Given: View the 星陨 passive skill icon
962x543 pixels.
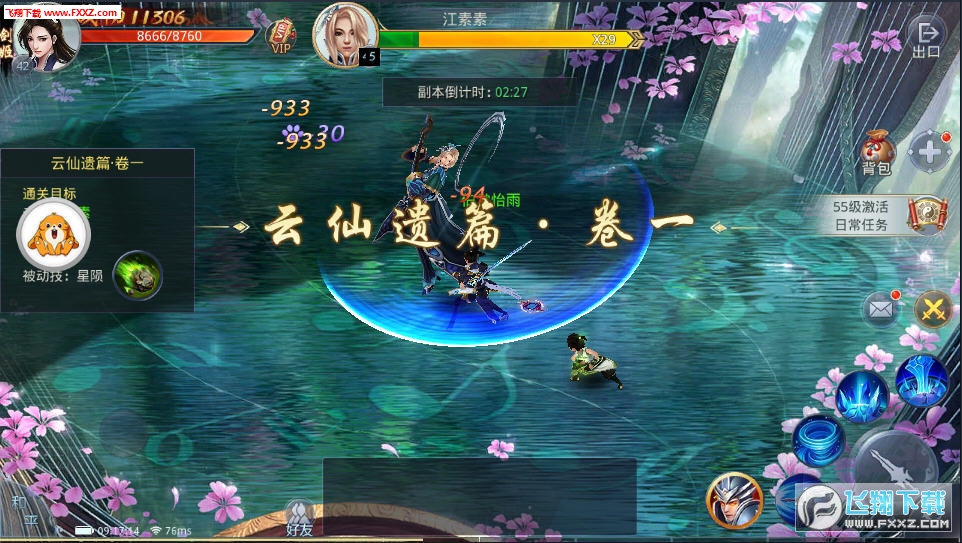Looking at the screenshot, I should pos(138,275).
